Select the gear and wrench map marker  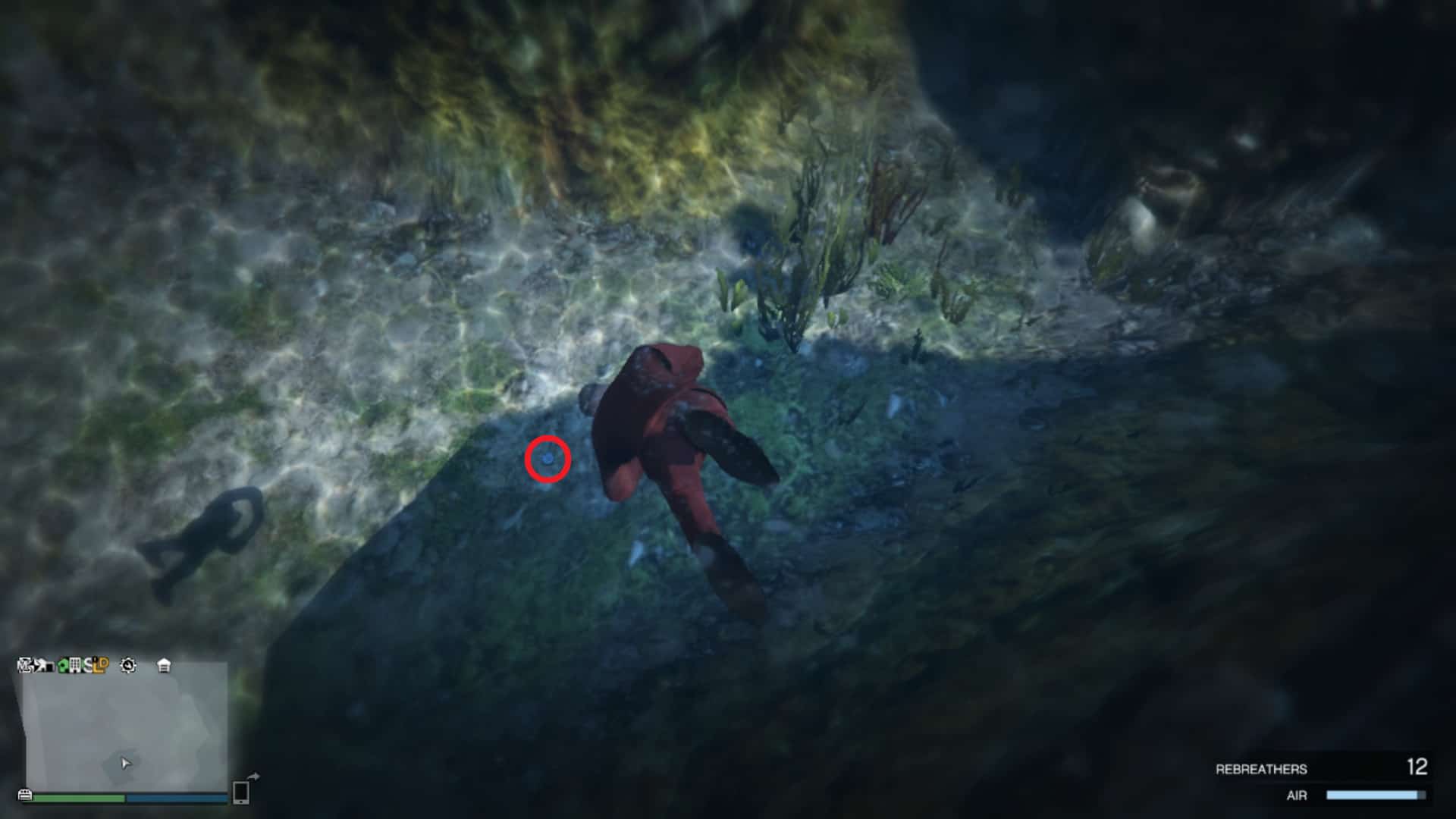(128, 666)
